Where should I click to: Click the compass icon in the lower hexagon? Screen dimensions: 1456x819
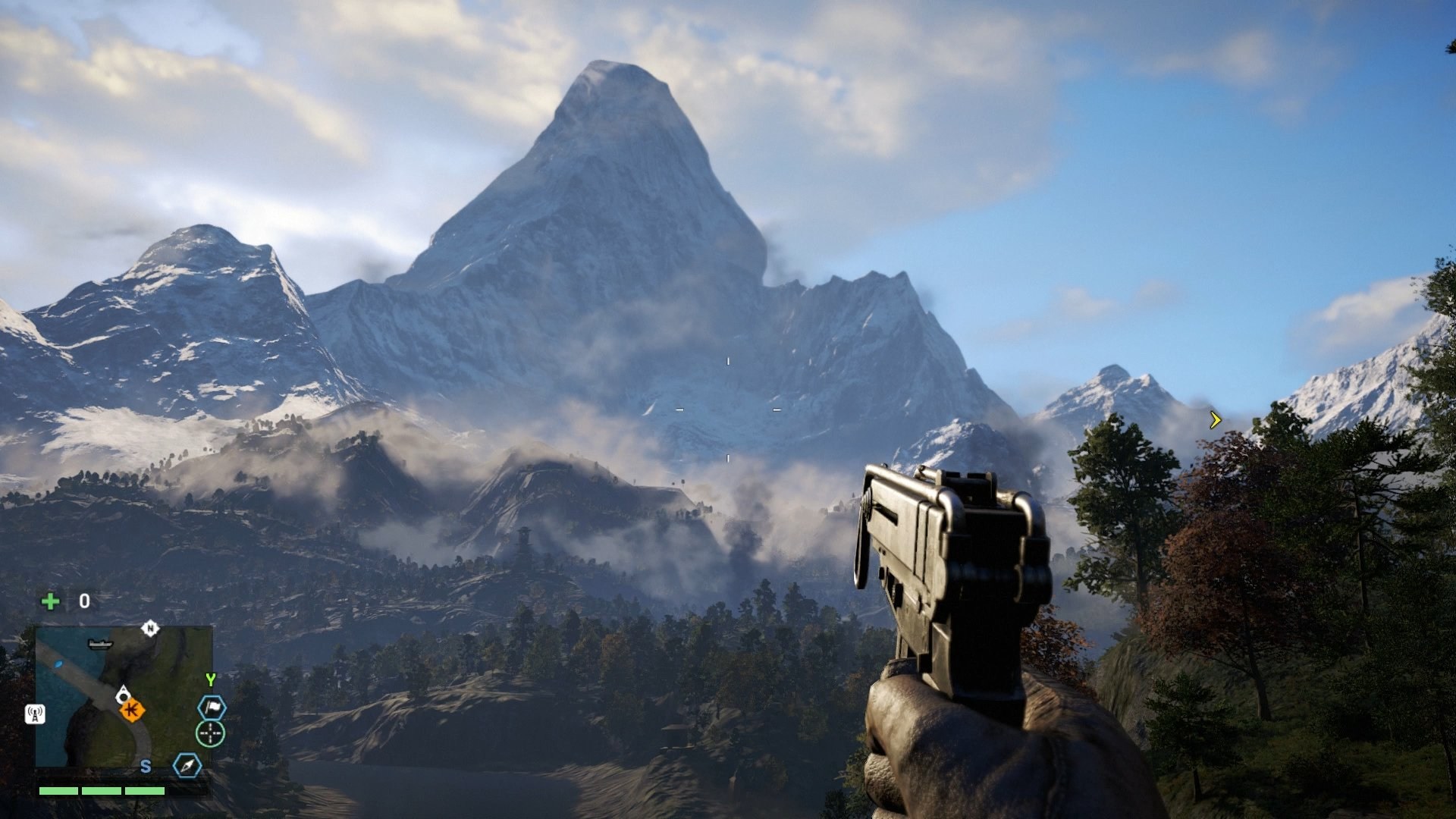coord(188,766)
